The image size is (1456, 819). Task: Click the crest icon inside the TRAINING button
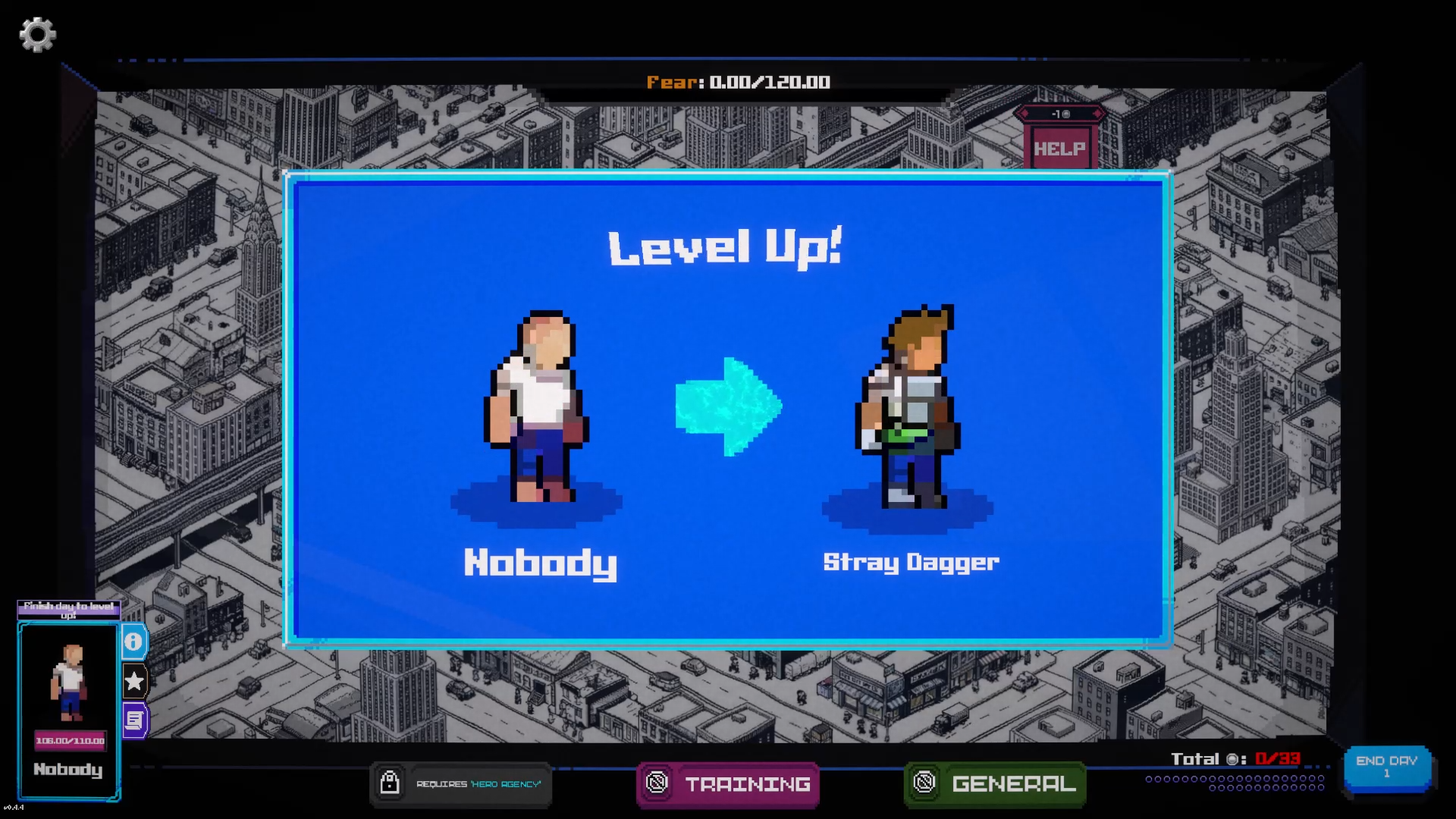point(657,784)
